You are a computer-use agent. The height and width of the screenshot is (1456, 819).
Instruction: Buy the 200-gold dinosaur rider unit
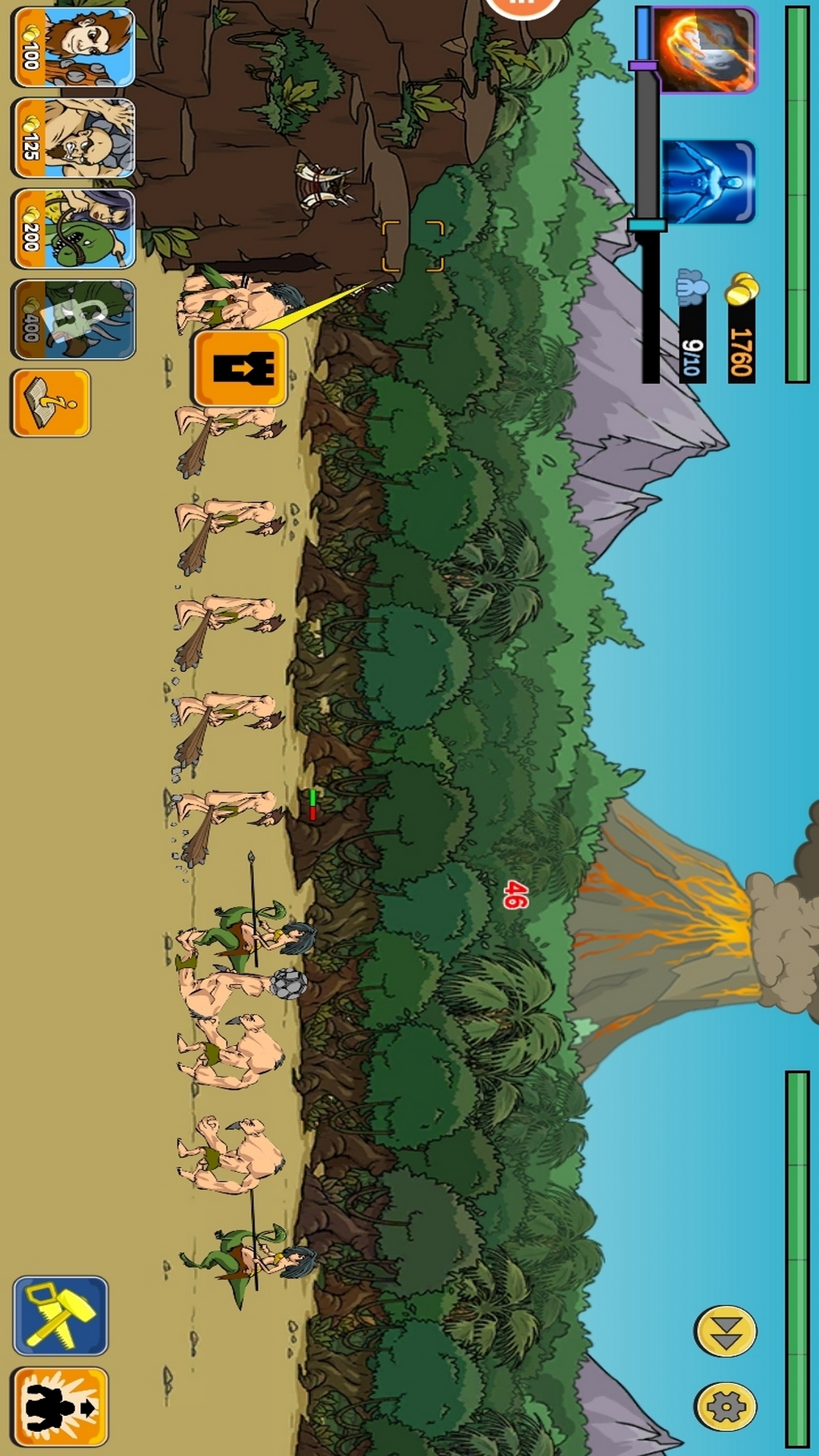(x=73, y=229)
